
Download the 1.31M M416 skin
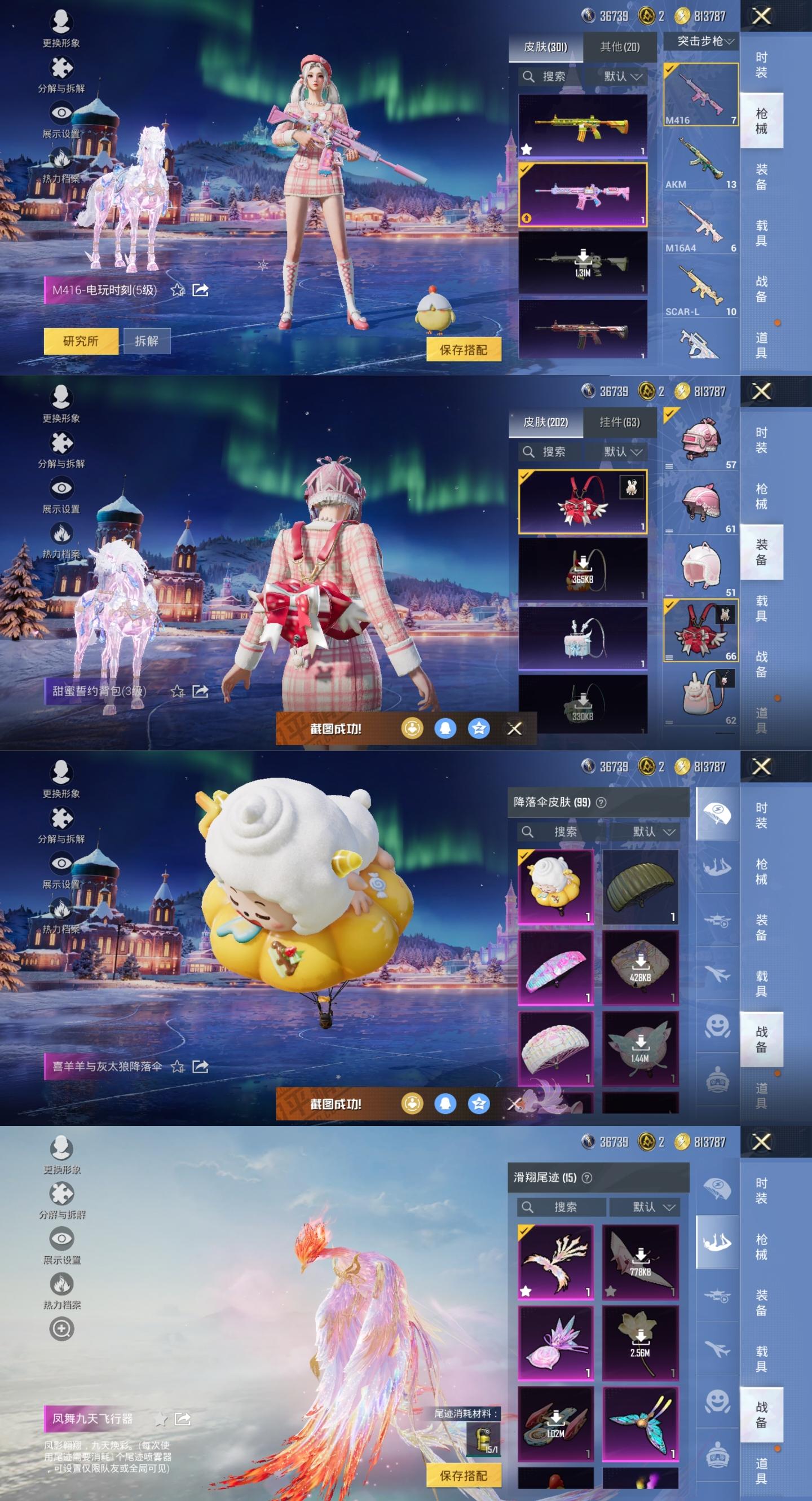point(582,262)
